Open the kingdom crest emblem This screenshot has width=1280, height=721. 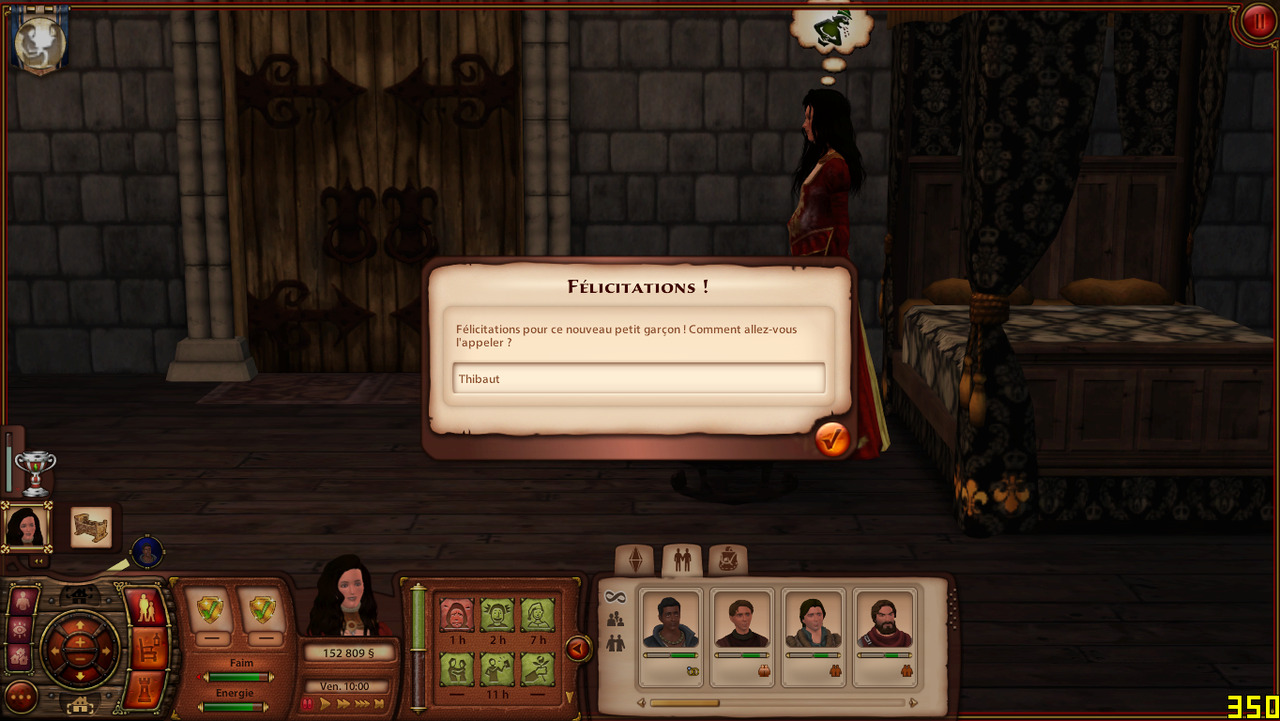[x=40, y=43]
